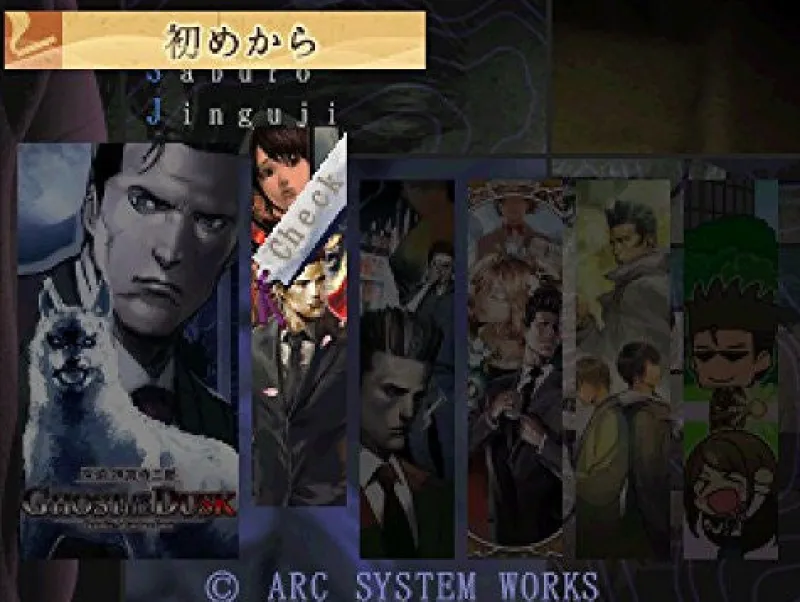Select the panel with the red-tie man
Viewport: 800px width, 602px height.
tap(406, 370)
